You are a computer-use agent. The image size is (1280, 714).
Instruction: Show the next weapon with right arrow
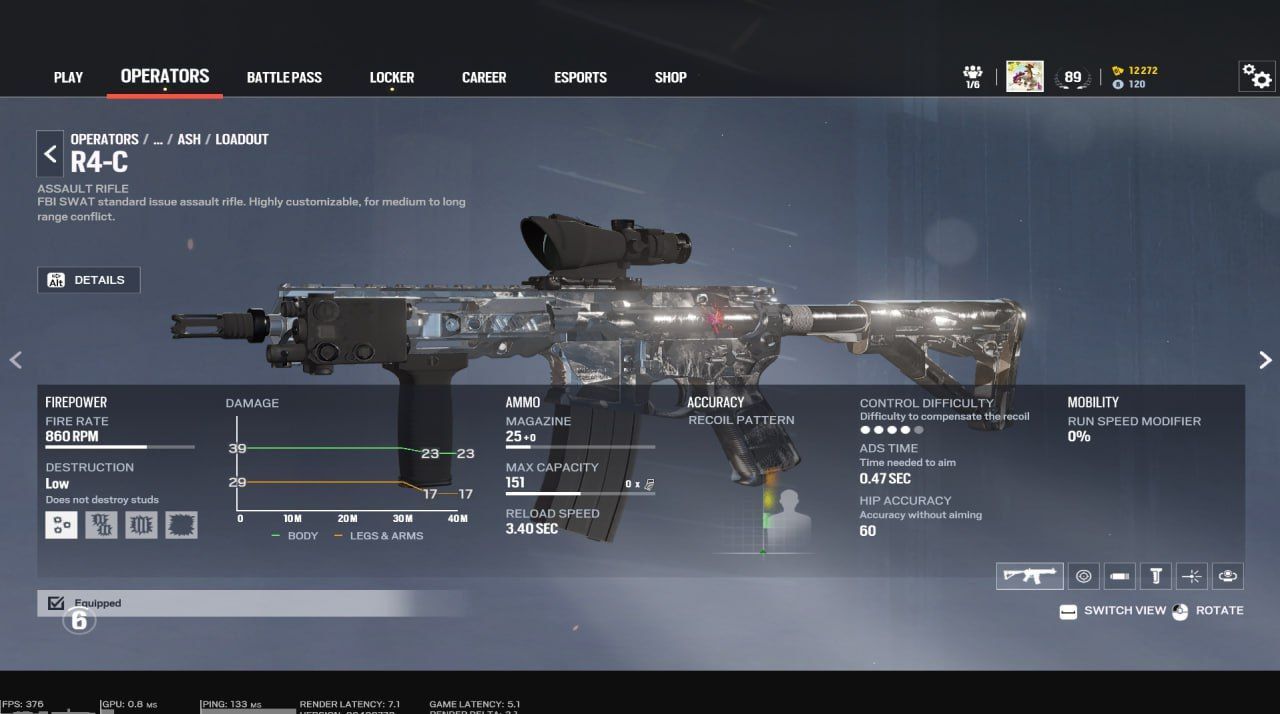(1265, 360)
